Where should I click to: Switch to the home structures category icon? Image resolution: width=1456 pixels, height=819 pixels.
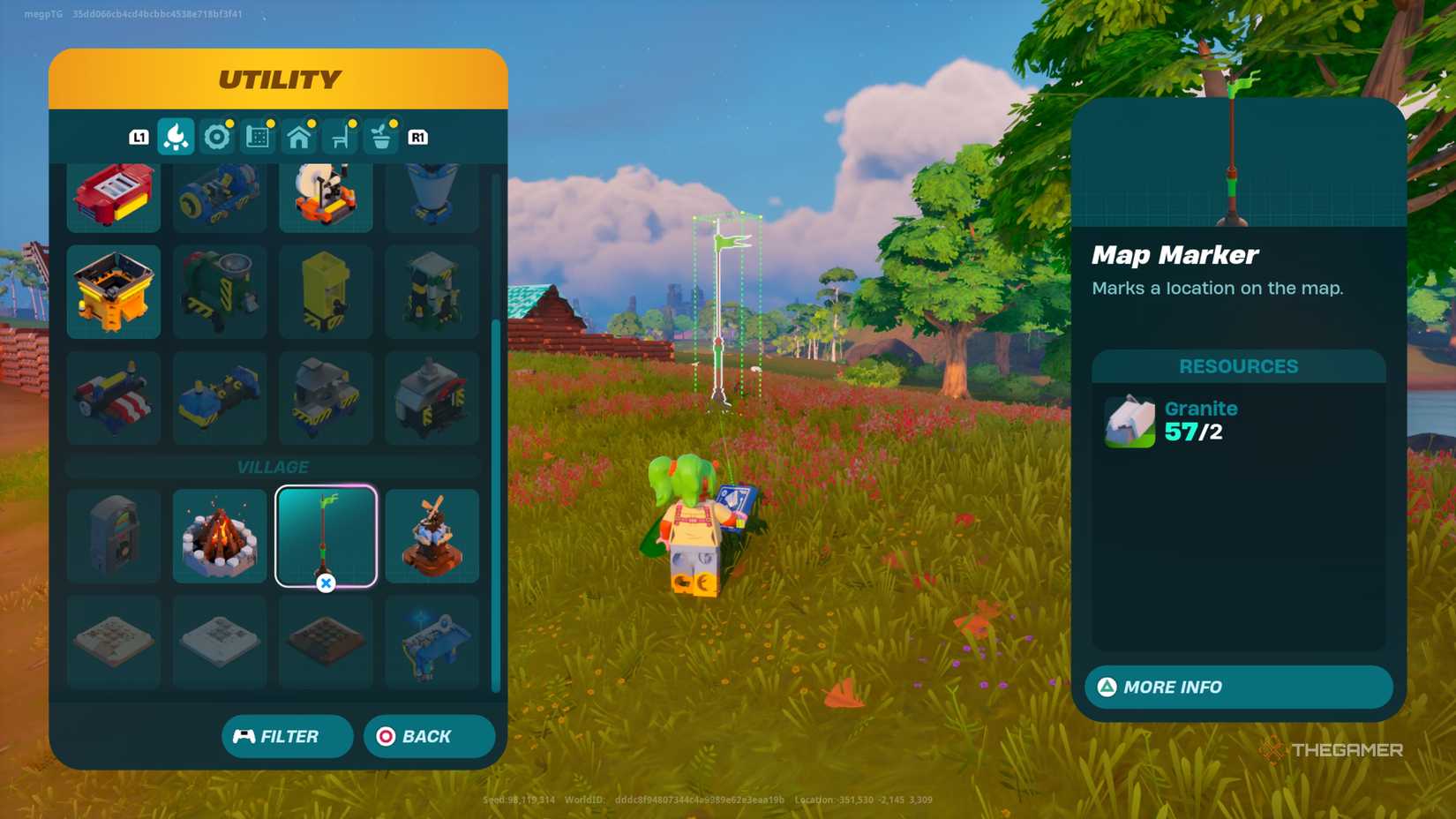point(300,137)
